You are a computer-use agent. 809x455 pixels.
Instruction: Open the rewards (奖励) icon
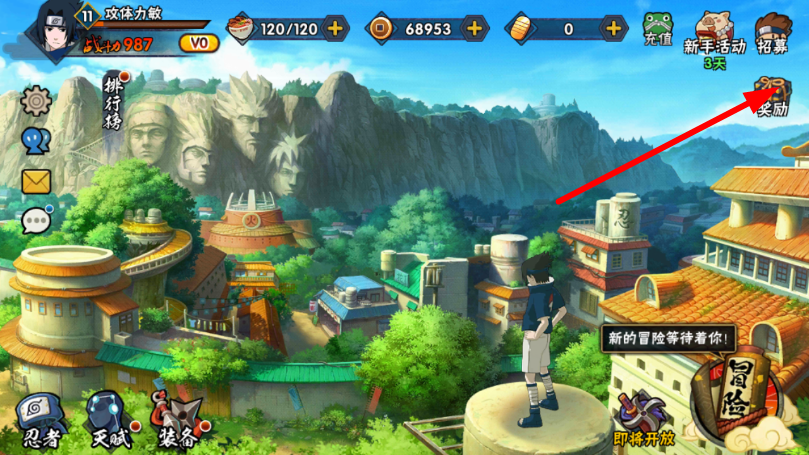[x=771, y=95]
